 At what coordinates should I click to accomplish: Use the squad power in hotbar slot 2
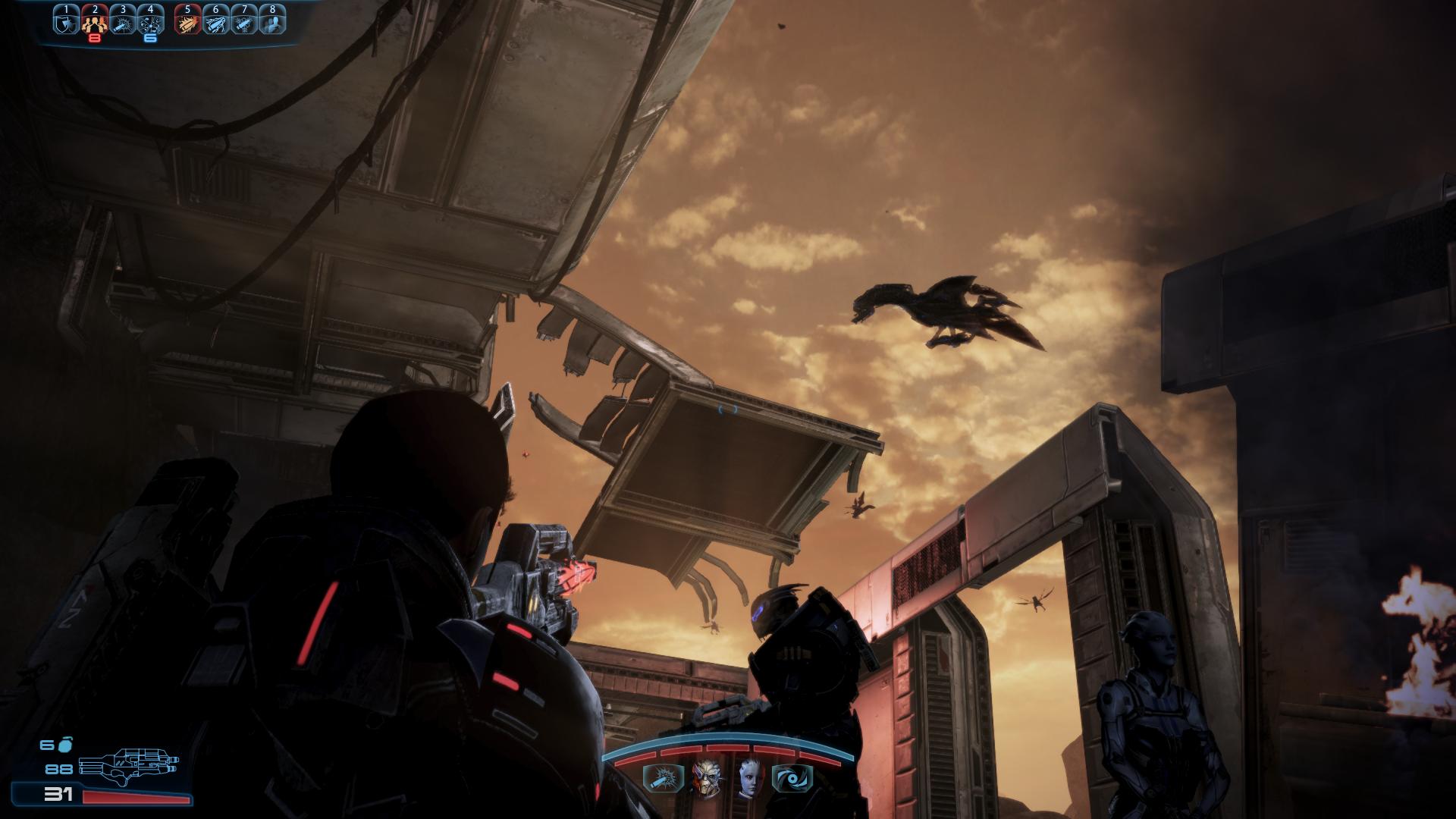point(94,22)
